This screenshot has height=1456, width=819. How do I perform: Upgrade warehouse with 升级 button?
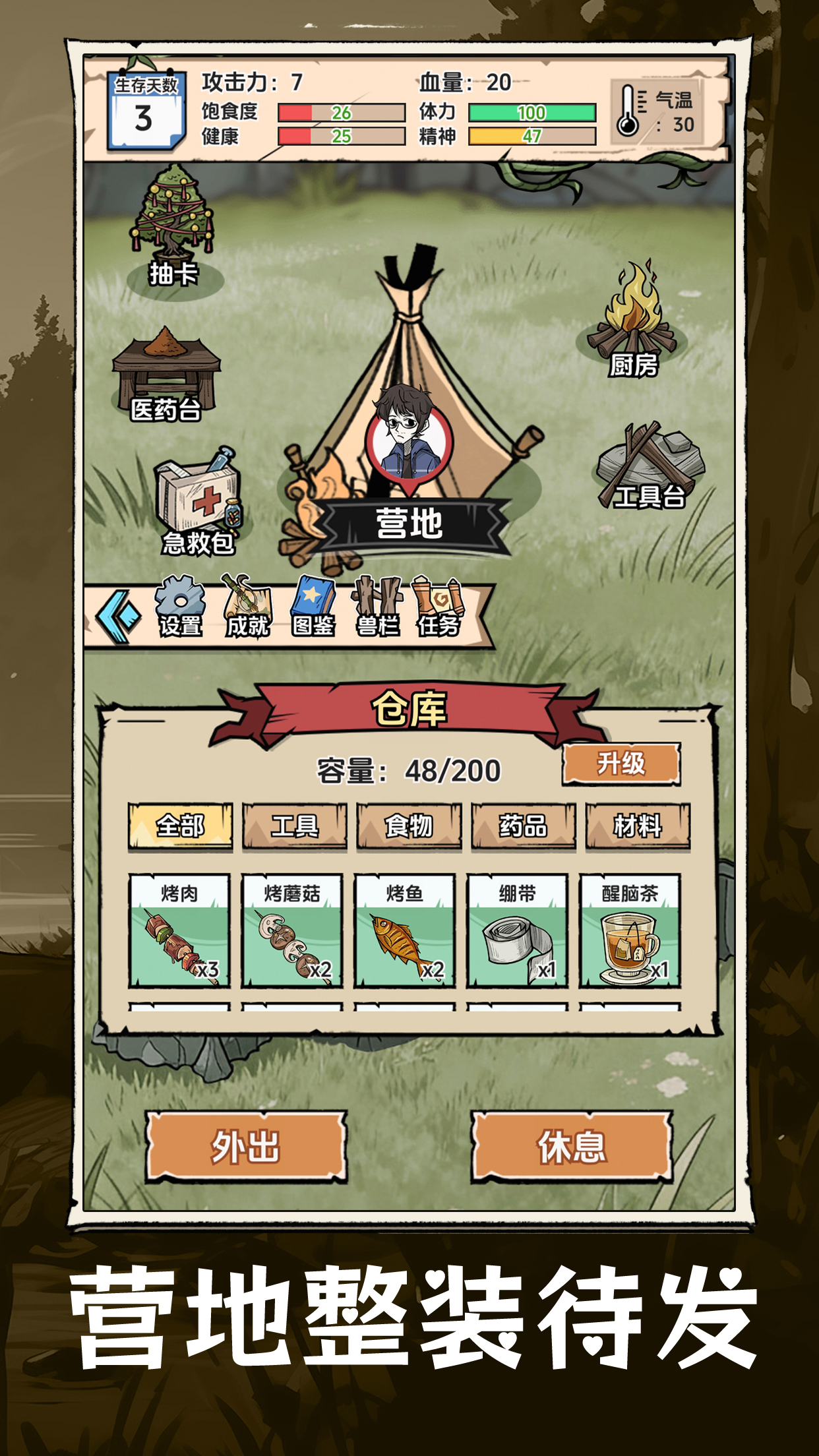(621, 764)
